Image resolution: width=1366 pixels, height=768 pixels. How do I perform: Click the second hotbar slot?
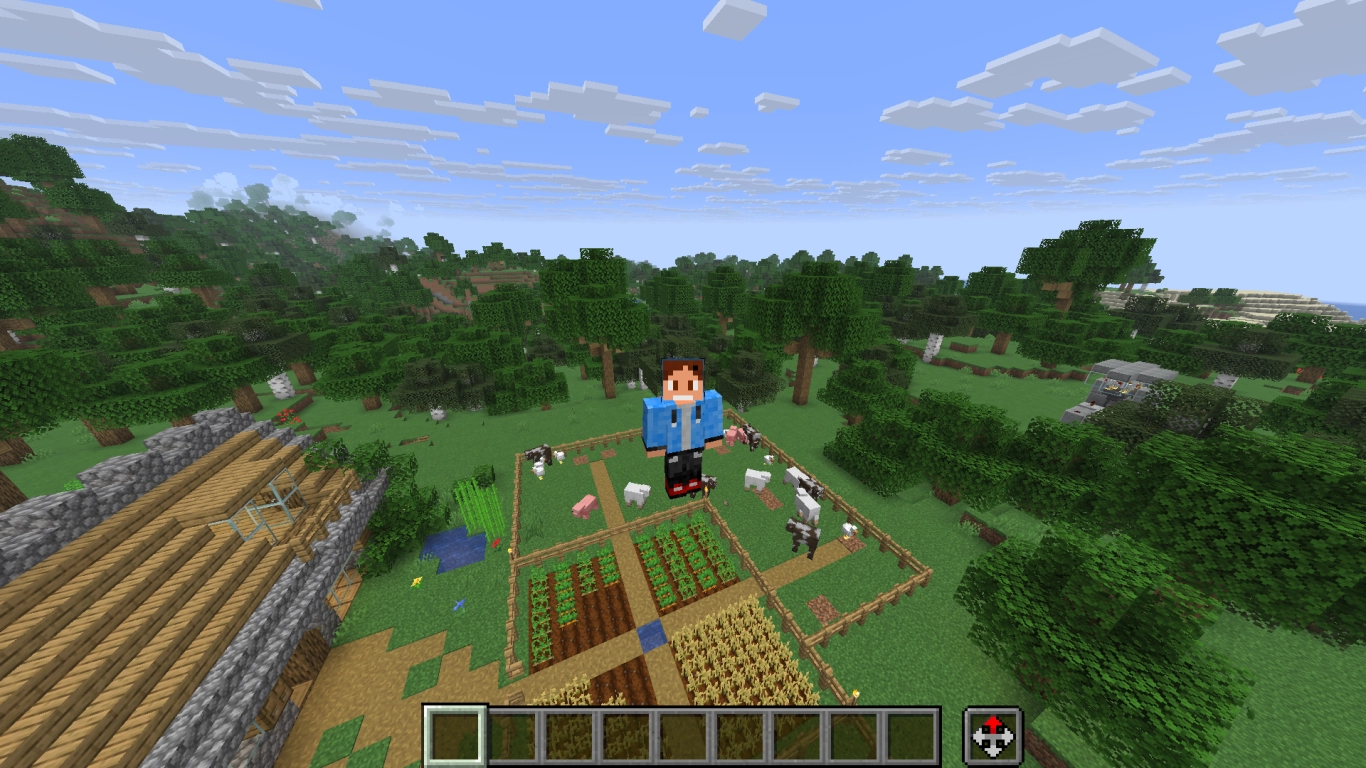click(512, 735)
